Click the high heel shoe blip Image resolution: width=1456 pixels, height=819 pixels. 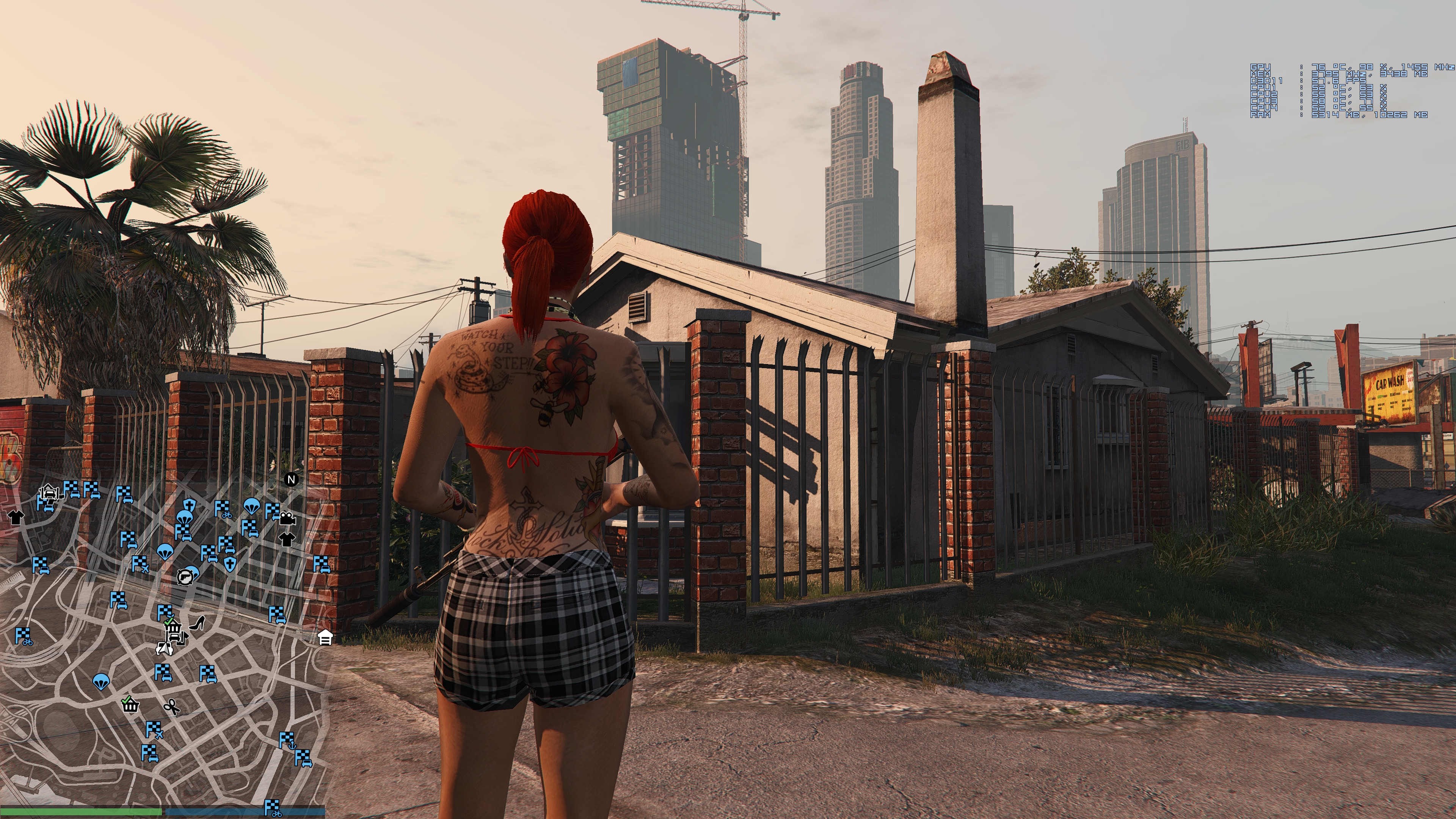[197, 623]
